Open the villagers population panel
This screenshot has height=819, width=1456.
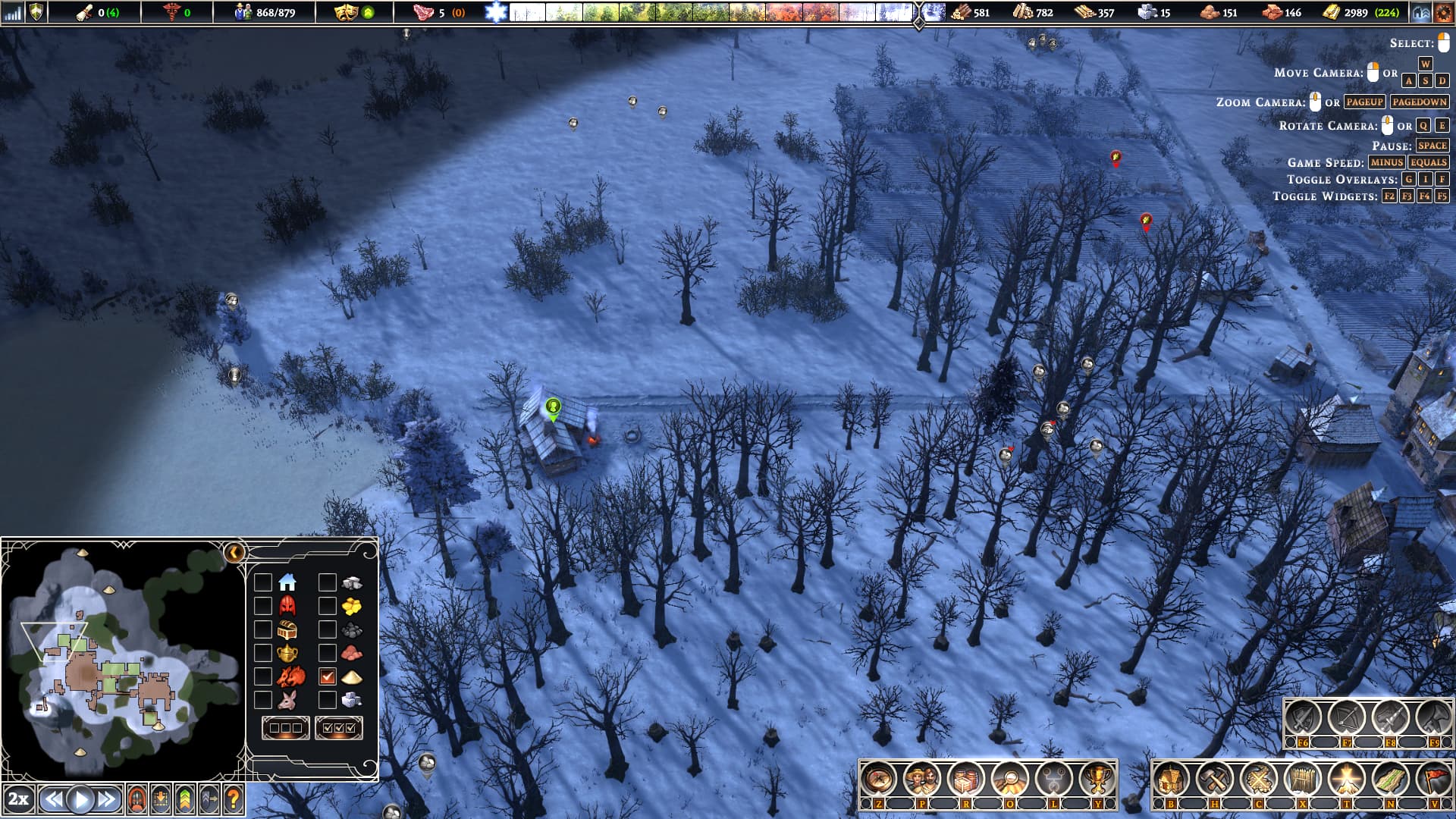pos(922,779)
